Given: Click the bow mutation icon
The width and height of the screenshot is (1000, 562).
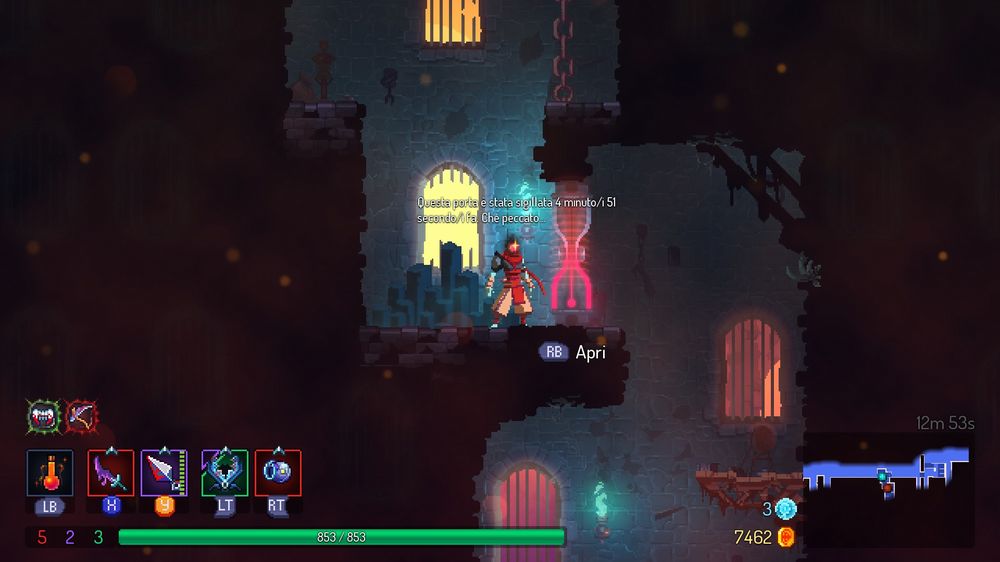Looking at the screenshot, I should point(81,415).
